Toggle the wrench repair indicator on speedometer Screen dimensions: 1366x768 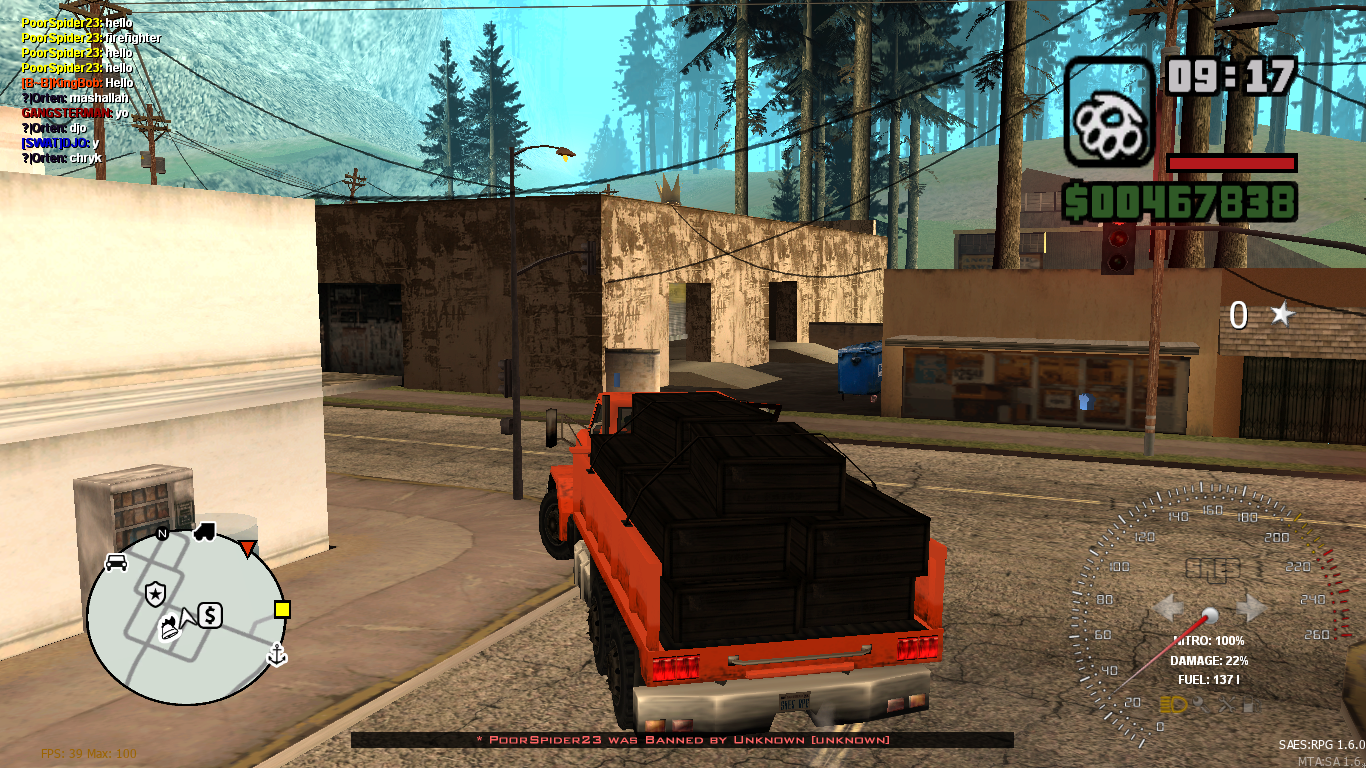coord(1201,704)
